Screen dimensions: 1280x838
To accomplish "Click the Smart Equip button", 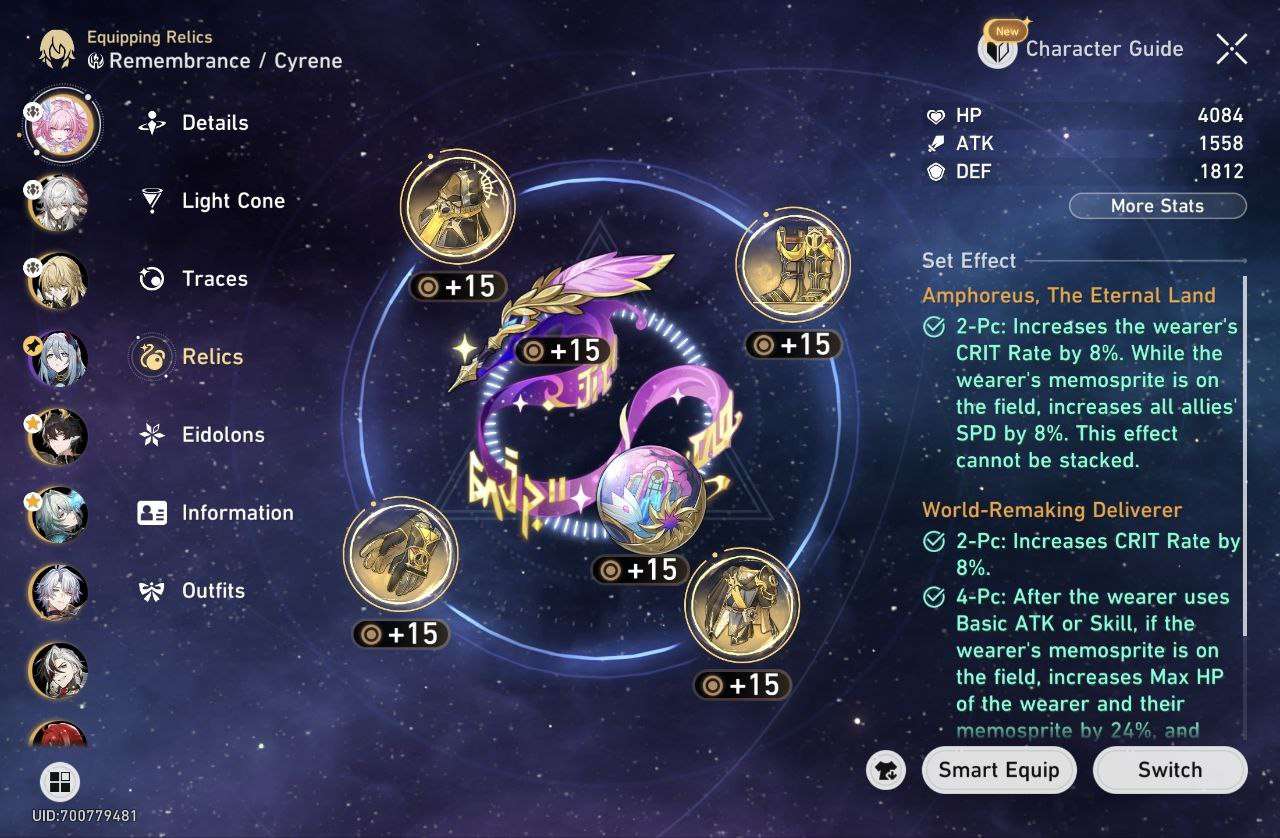I will coord(998,770).
